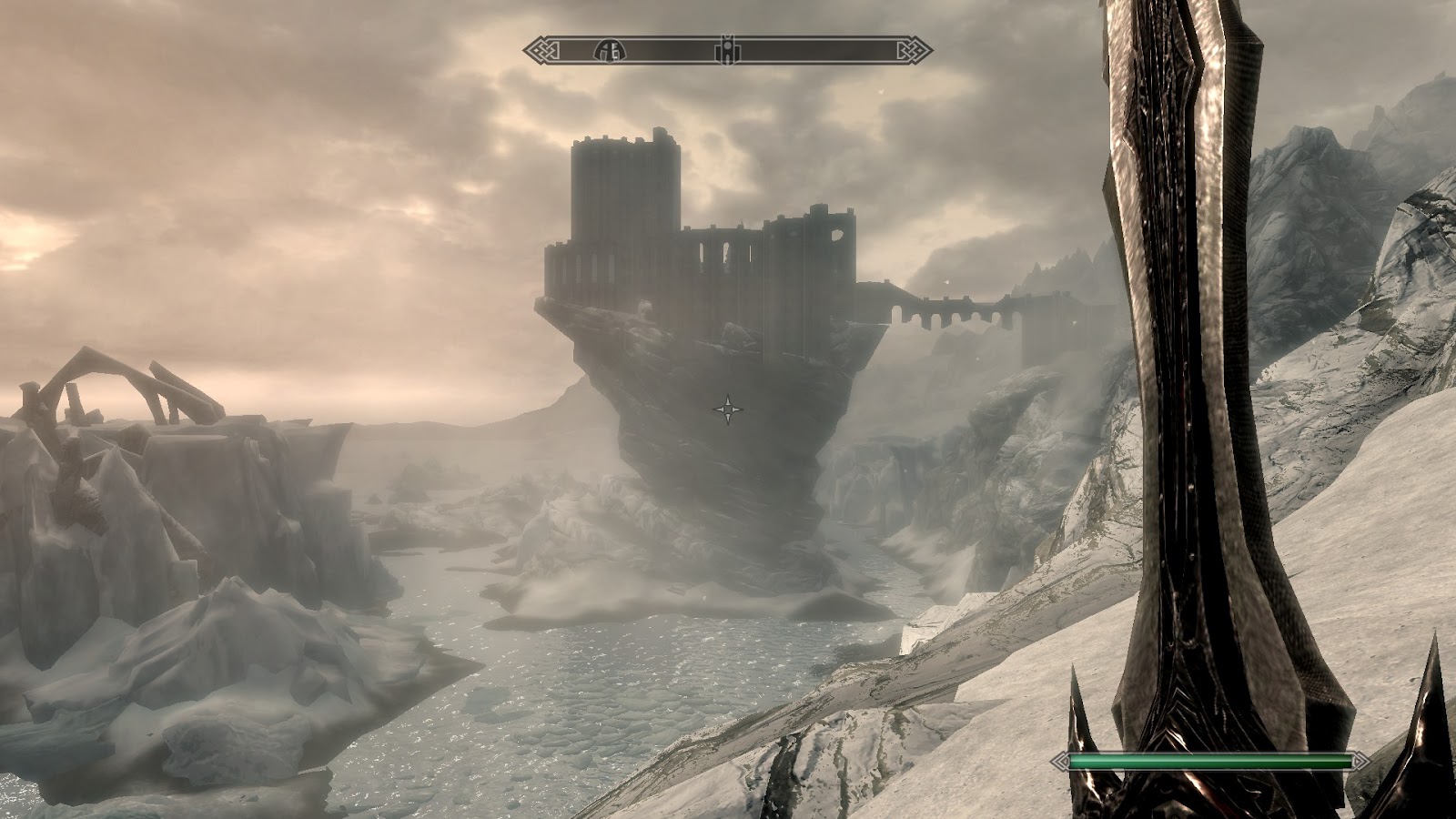Click the castle-shaped marker on the compass
The width and height of the screenshot is (1456, 819).
click(x=727, y=50)
